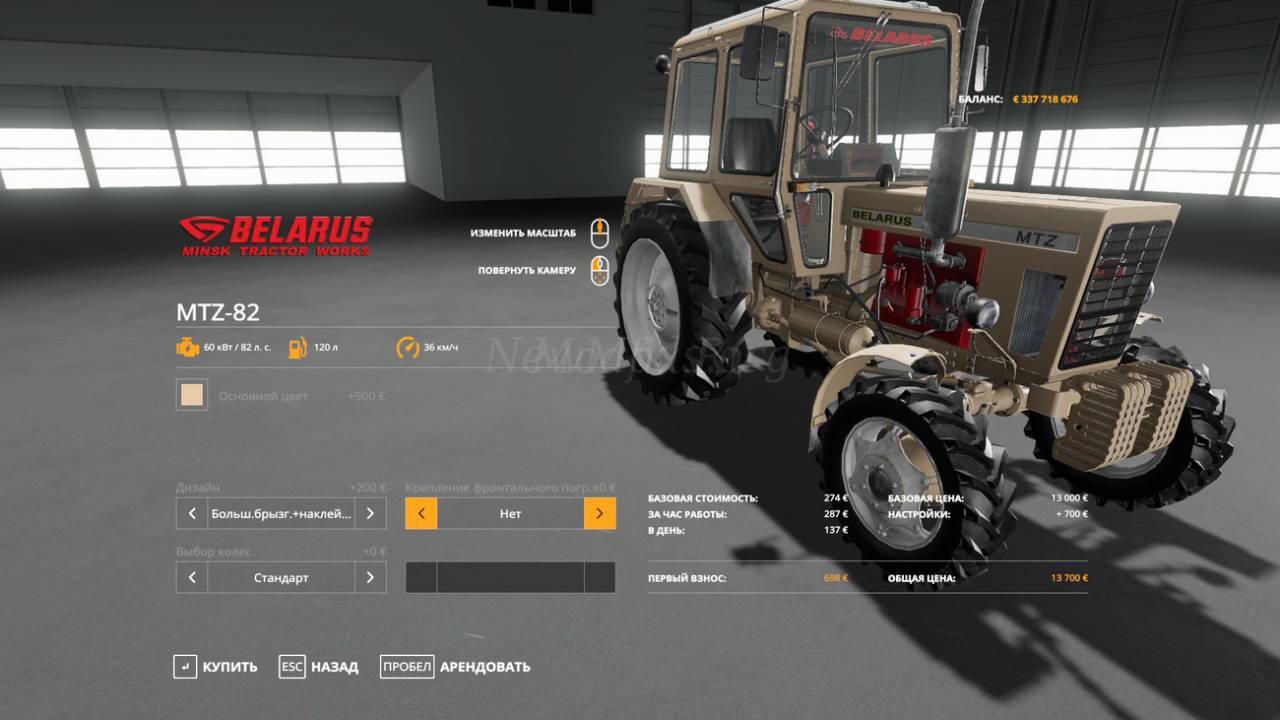Screen dimensions: 1280x720
Task: Go back using the Назад button
Action: [x=319, y=667]
